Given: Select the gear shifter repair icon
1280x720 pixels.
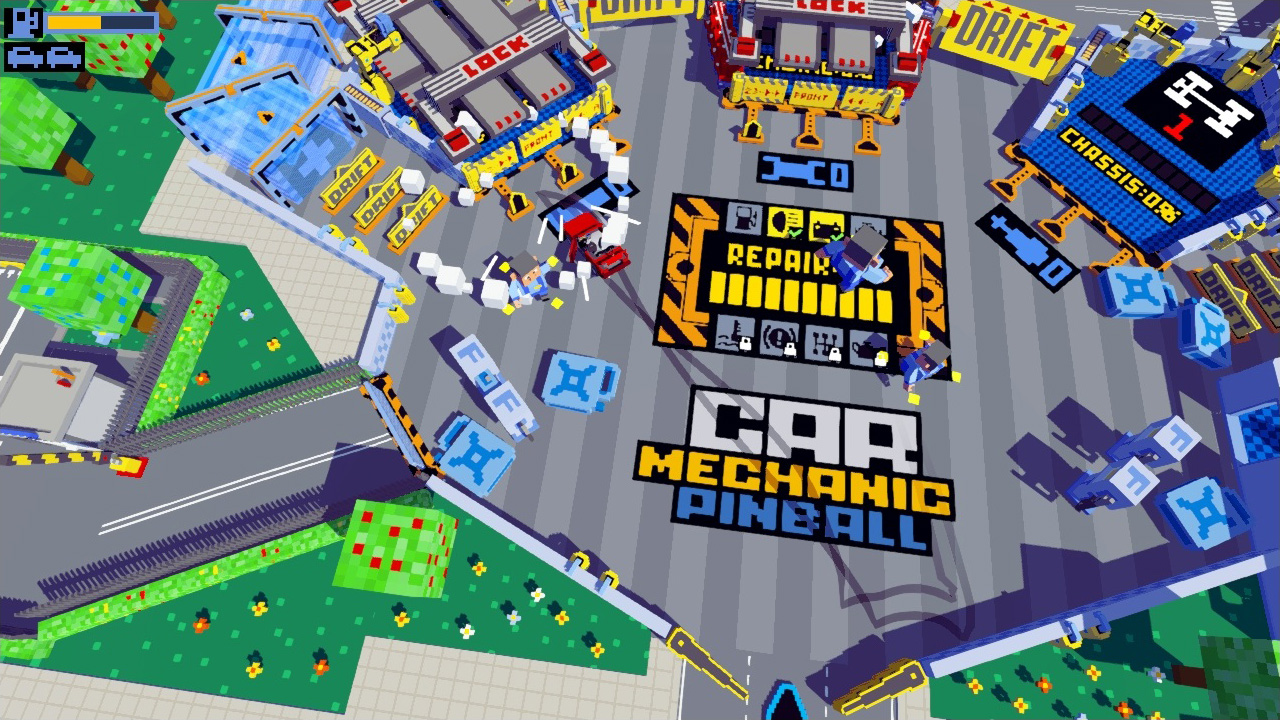Looking at the screenshot, I should click(x=822, y=342).
